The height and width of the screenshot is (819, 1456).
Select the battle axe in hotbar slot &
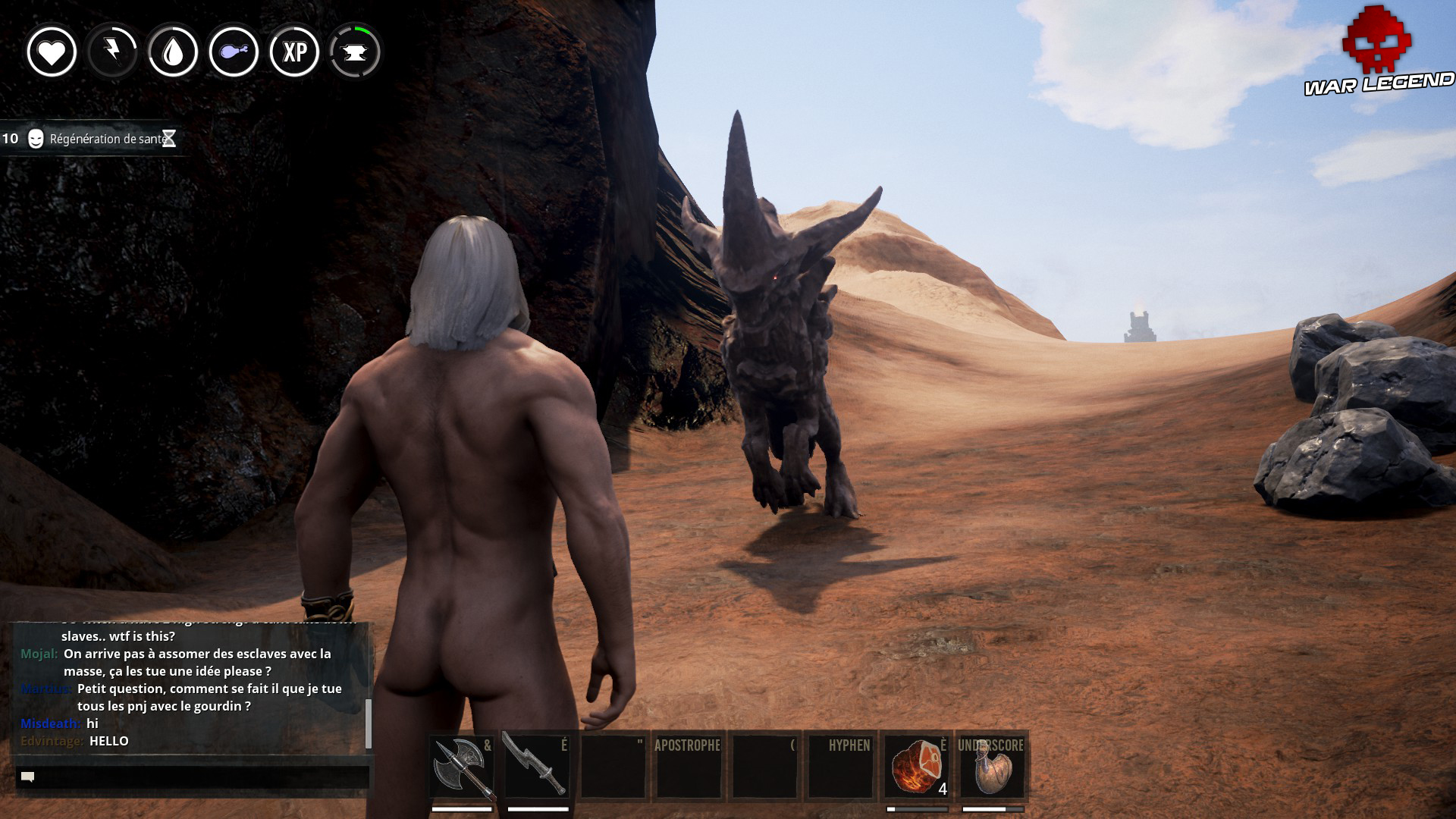point(461,766)
